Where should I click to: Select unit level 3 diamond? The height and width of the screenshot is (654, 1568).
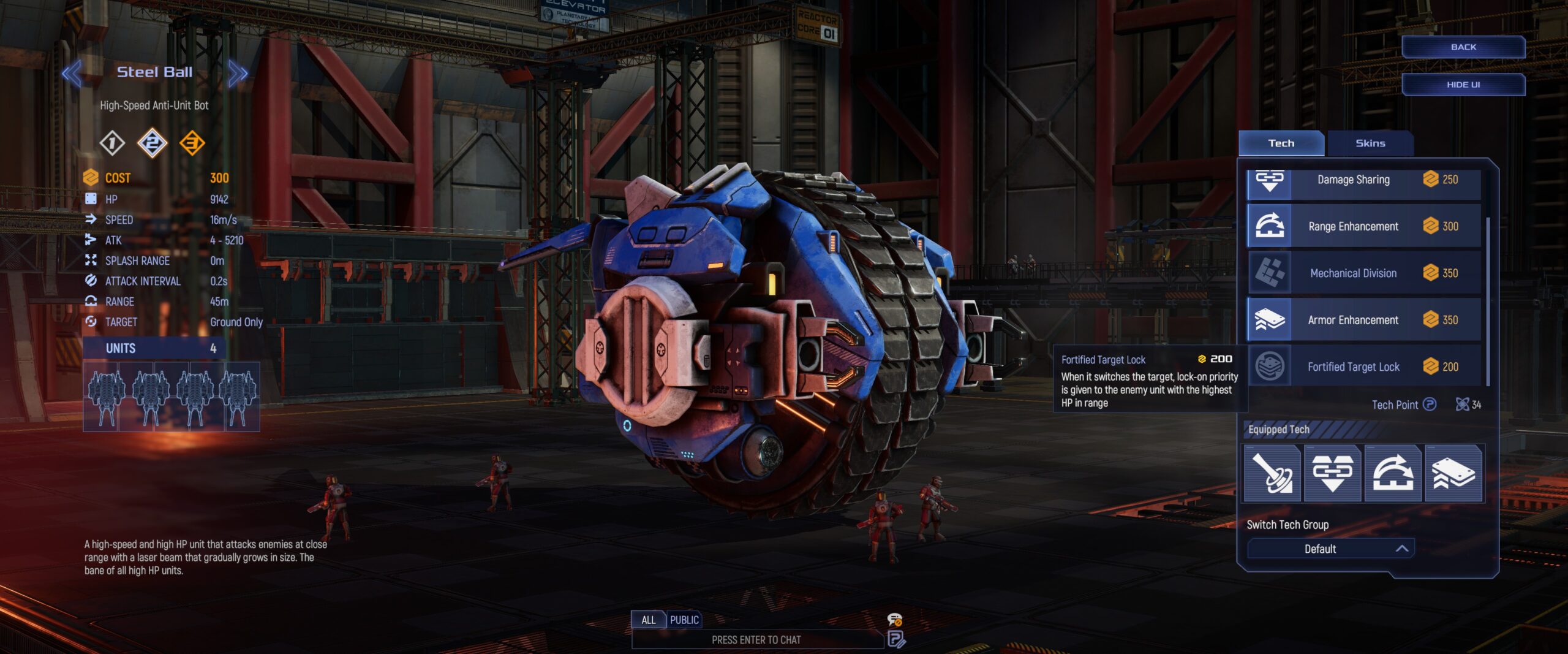coord(192,143)
